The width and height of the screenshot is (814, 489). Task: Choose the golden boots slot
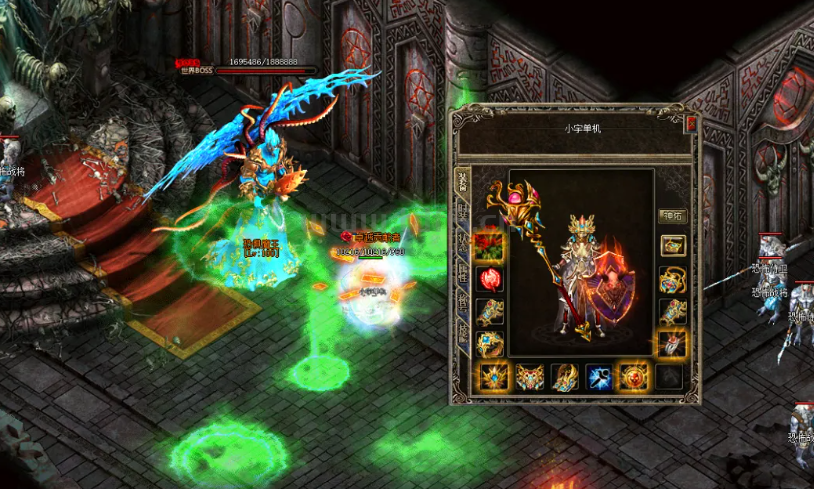click(565, 377)
